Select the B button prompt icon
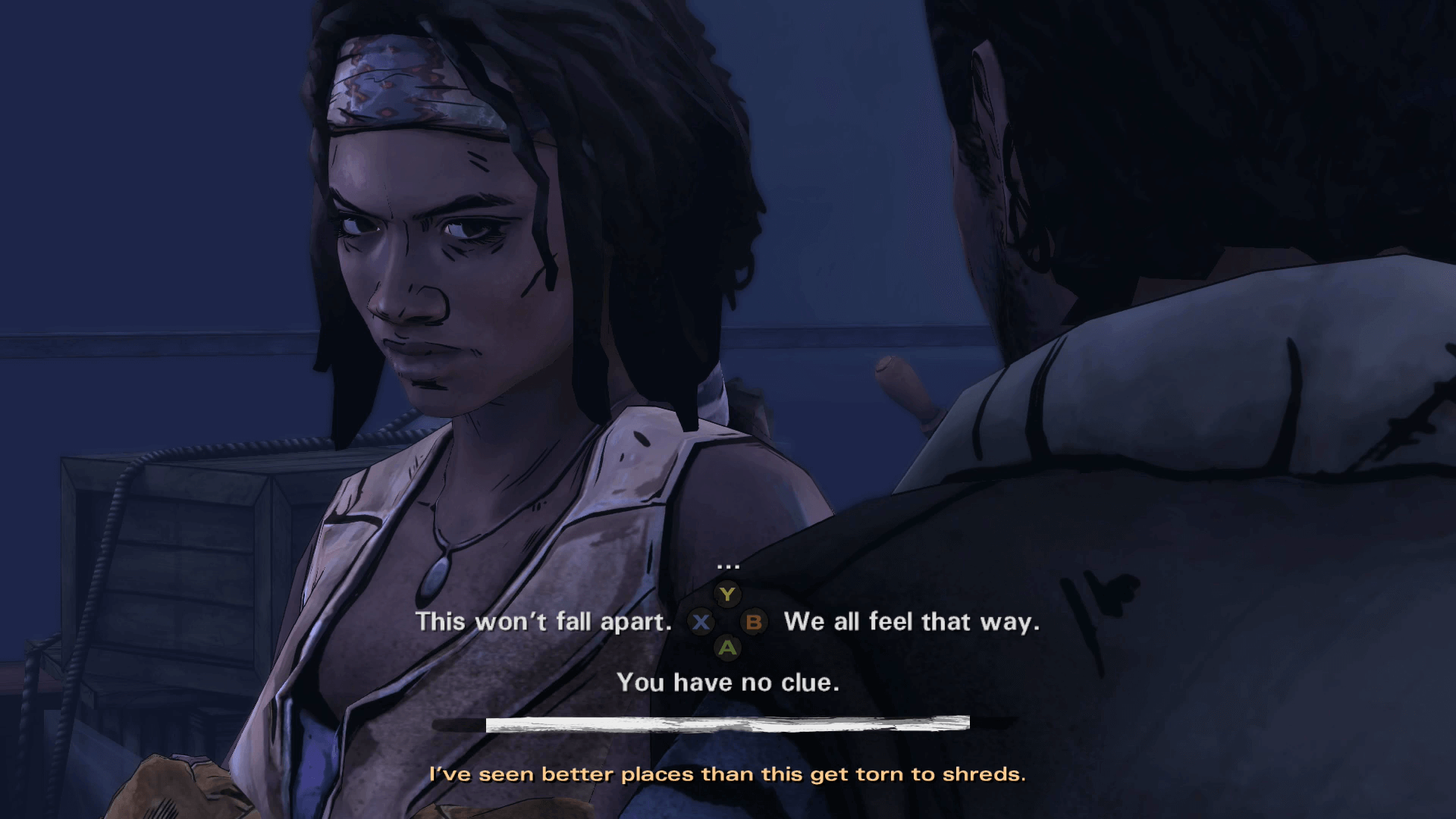Viewport: 1456px width, 819px height. [753, 623]
